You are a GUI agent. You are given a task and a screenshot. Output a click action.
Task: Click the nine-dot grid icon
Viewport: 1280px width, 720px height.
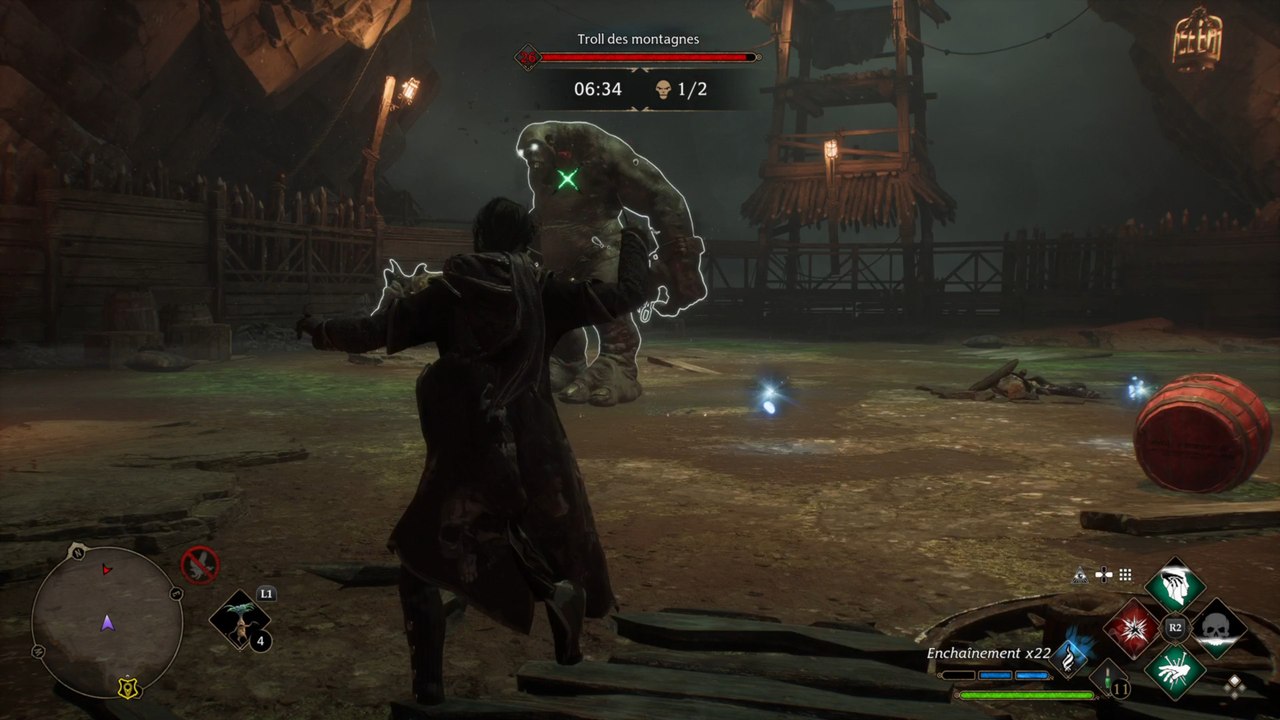(1125, 575)
